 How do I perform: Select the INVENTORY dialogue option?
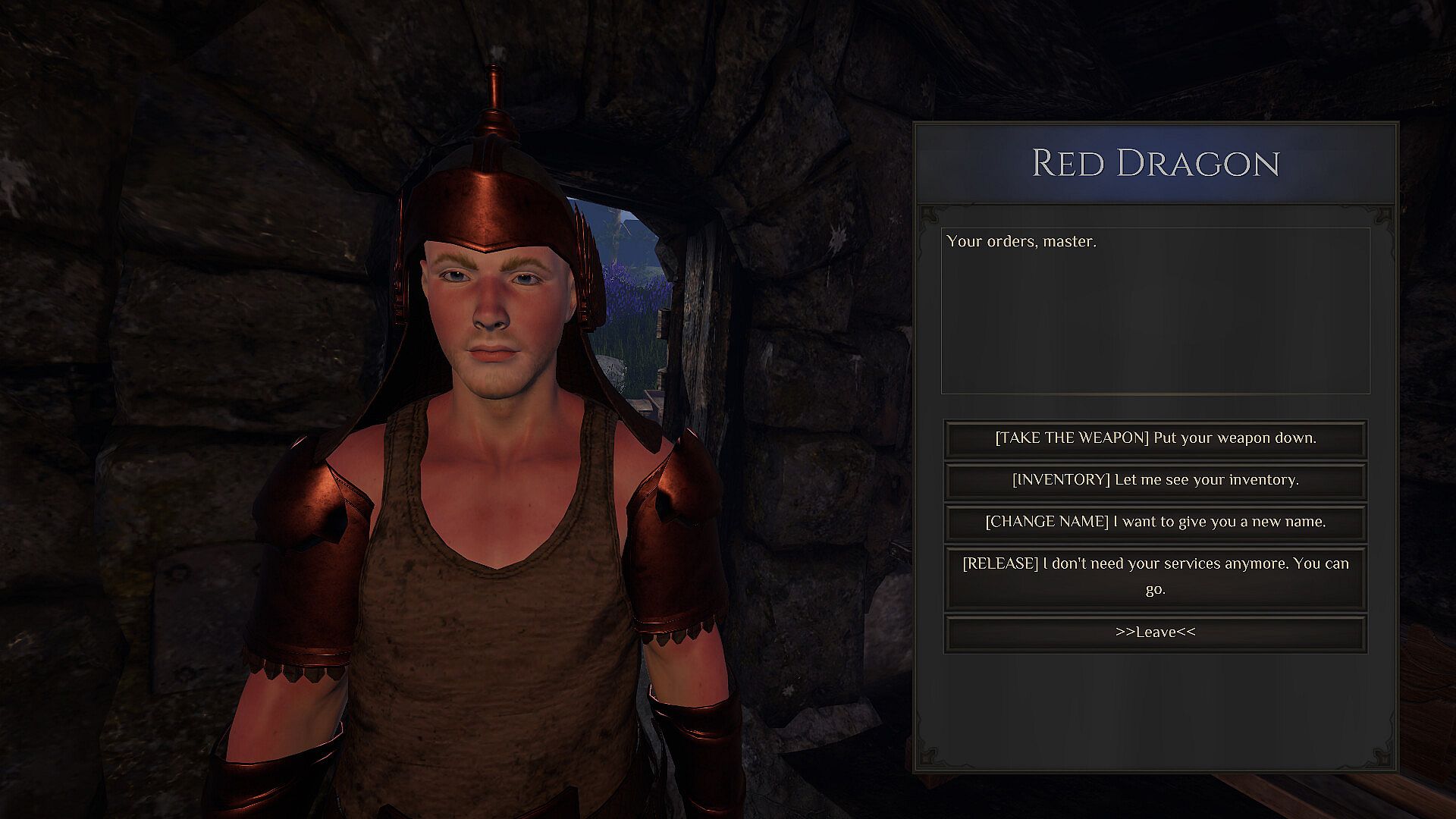click(x=1155, y=480)
